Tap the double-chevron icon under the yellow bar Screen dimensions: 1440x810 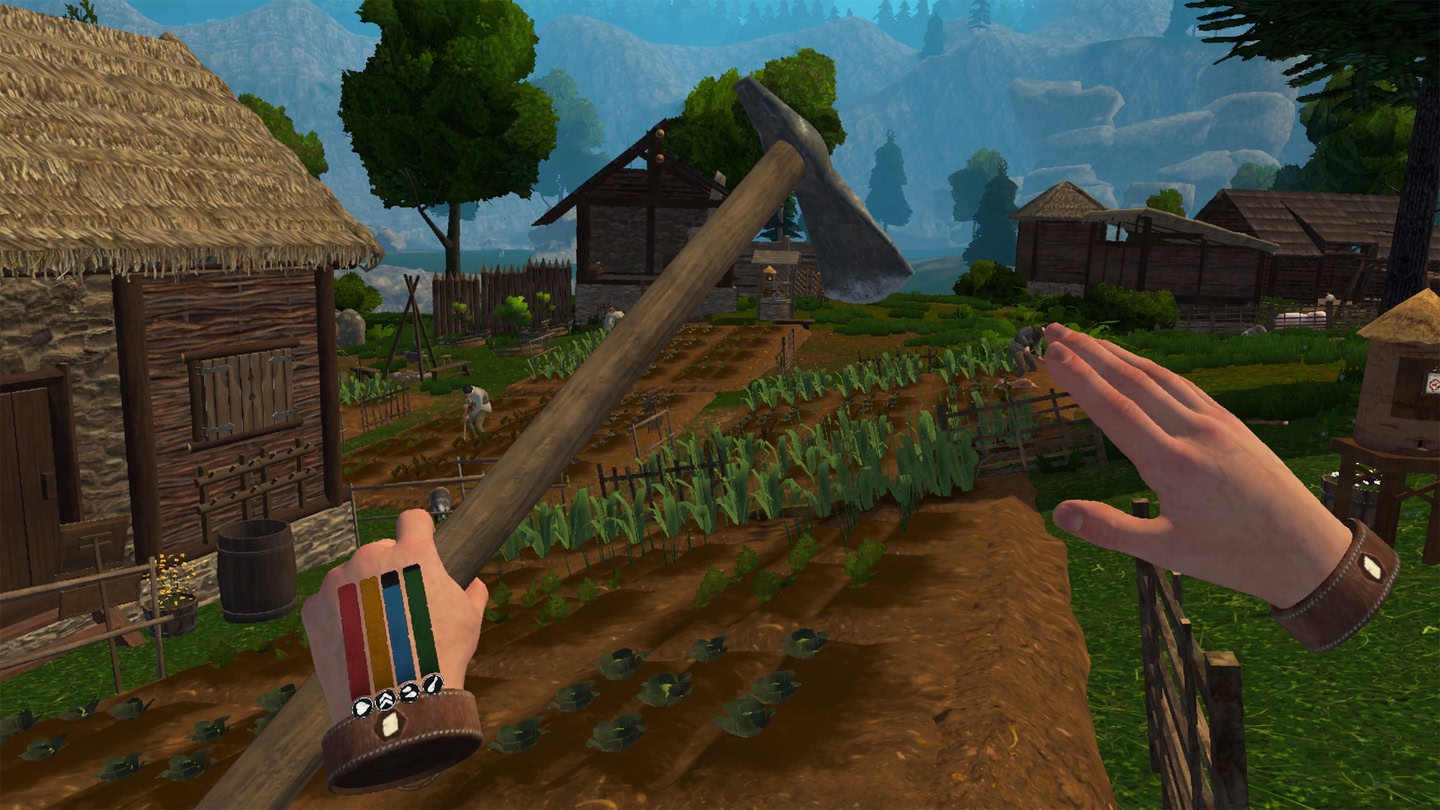point(386,700)
